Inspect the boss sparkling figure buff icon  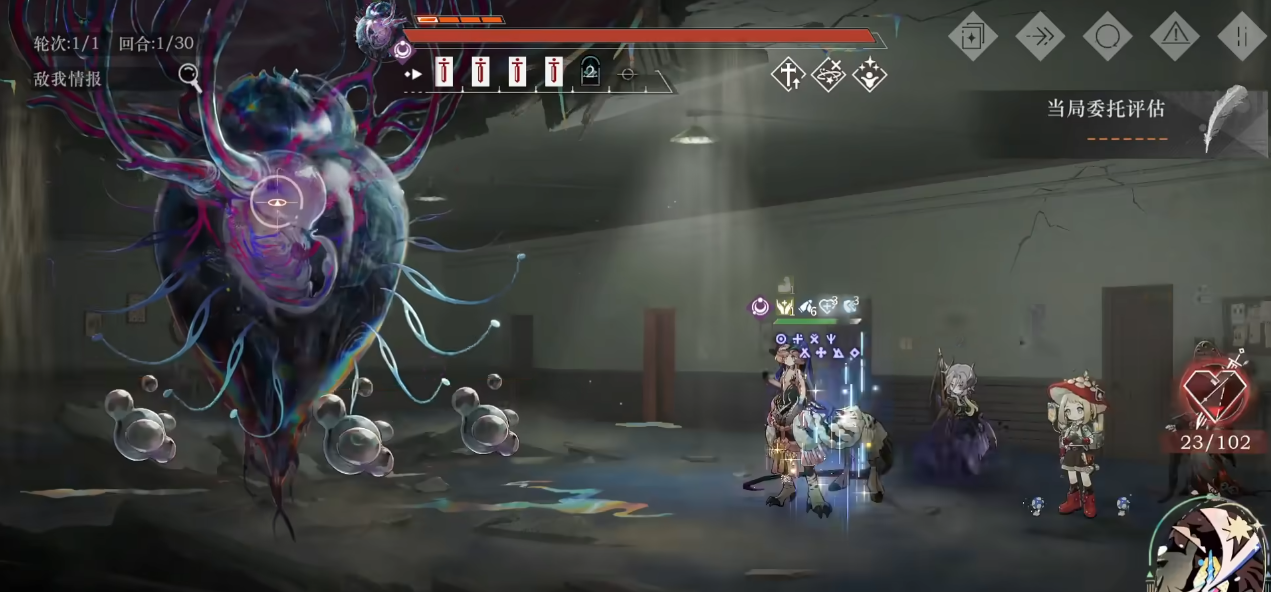pos(870,74)
